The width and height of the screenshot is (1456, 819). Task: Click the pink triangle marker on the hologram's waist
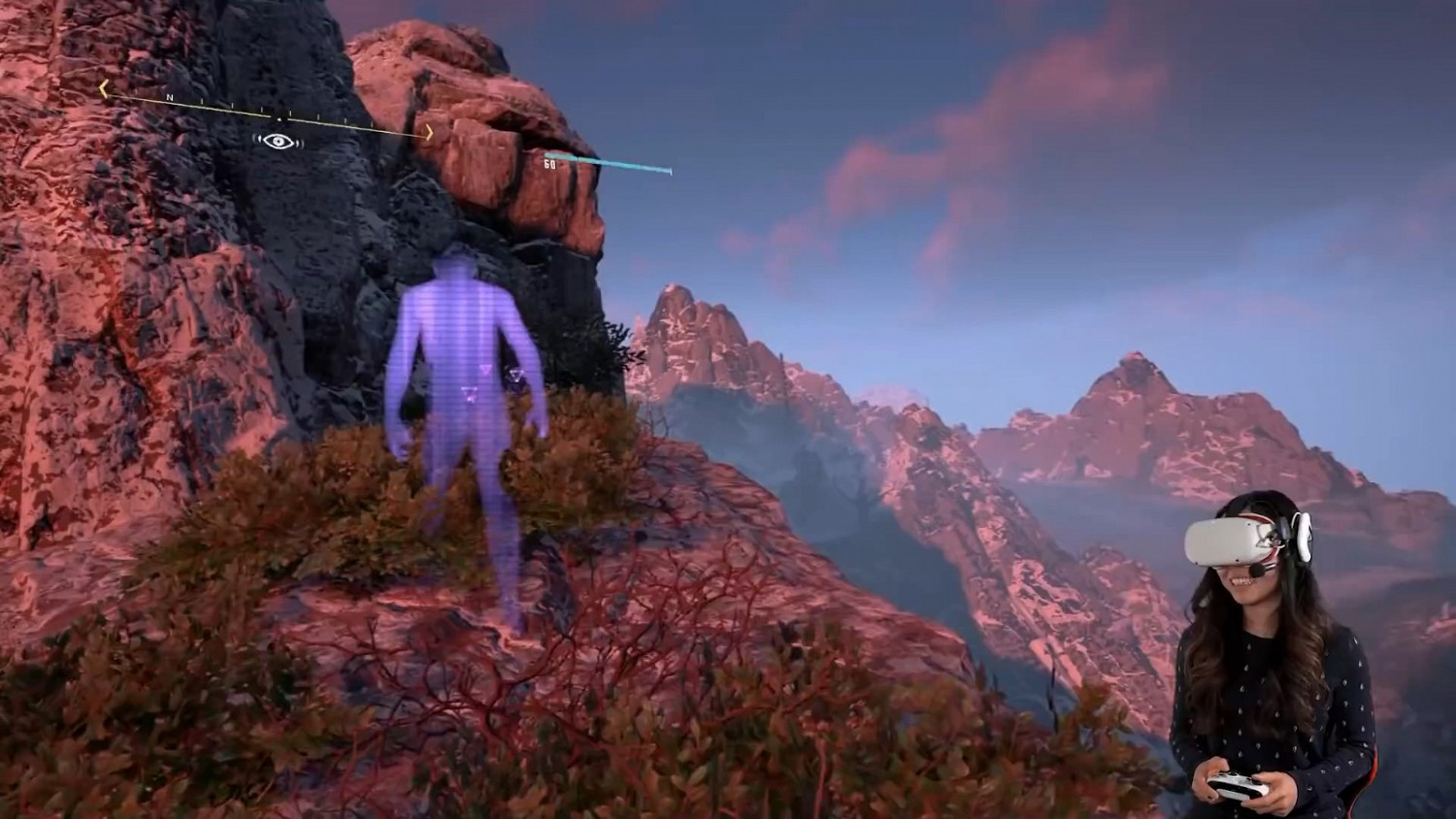pyautogui.click(x=484, y=371)
